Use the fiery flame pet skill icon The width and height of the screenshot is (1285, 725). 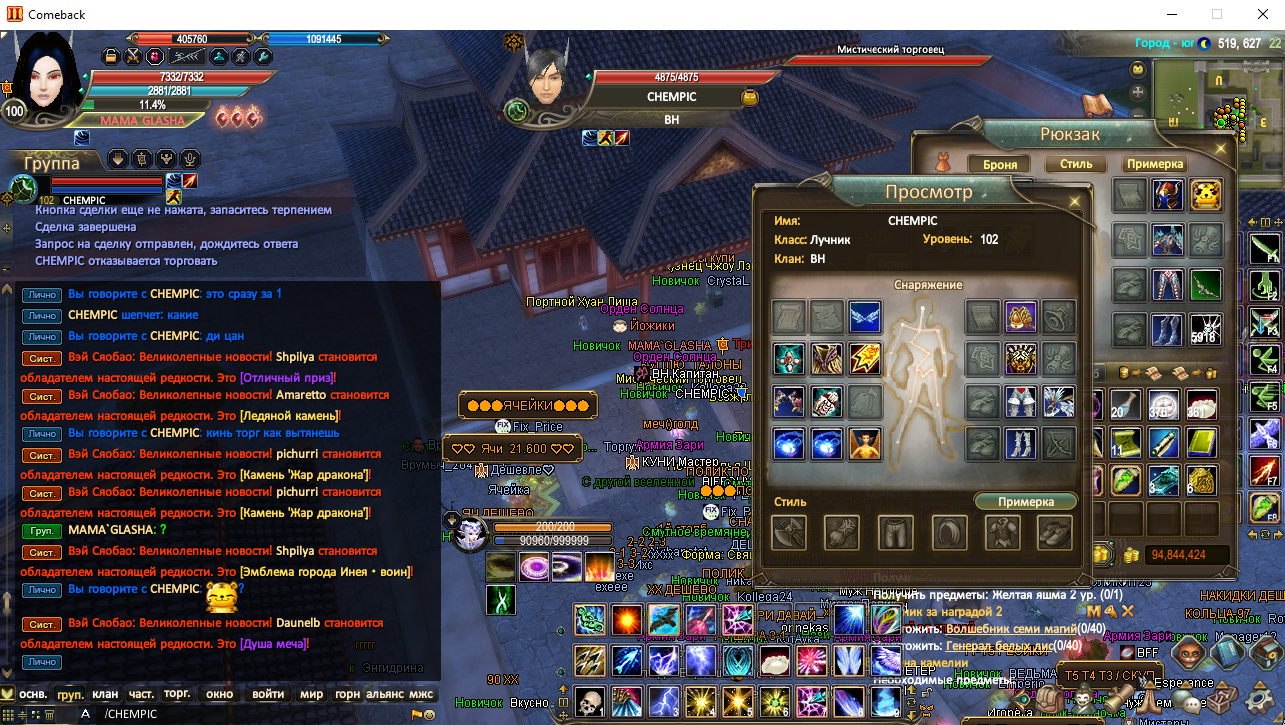pyautogui.click(x=599, y=567)
